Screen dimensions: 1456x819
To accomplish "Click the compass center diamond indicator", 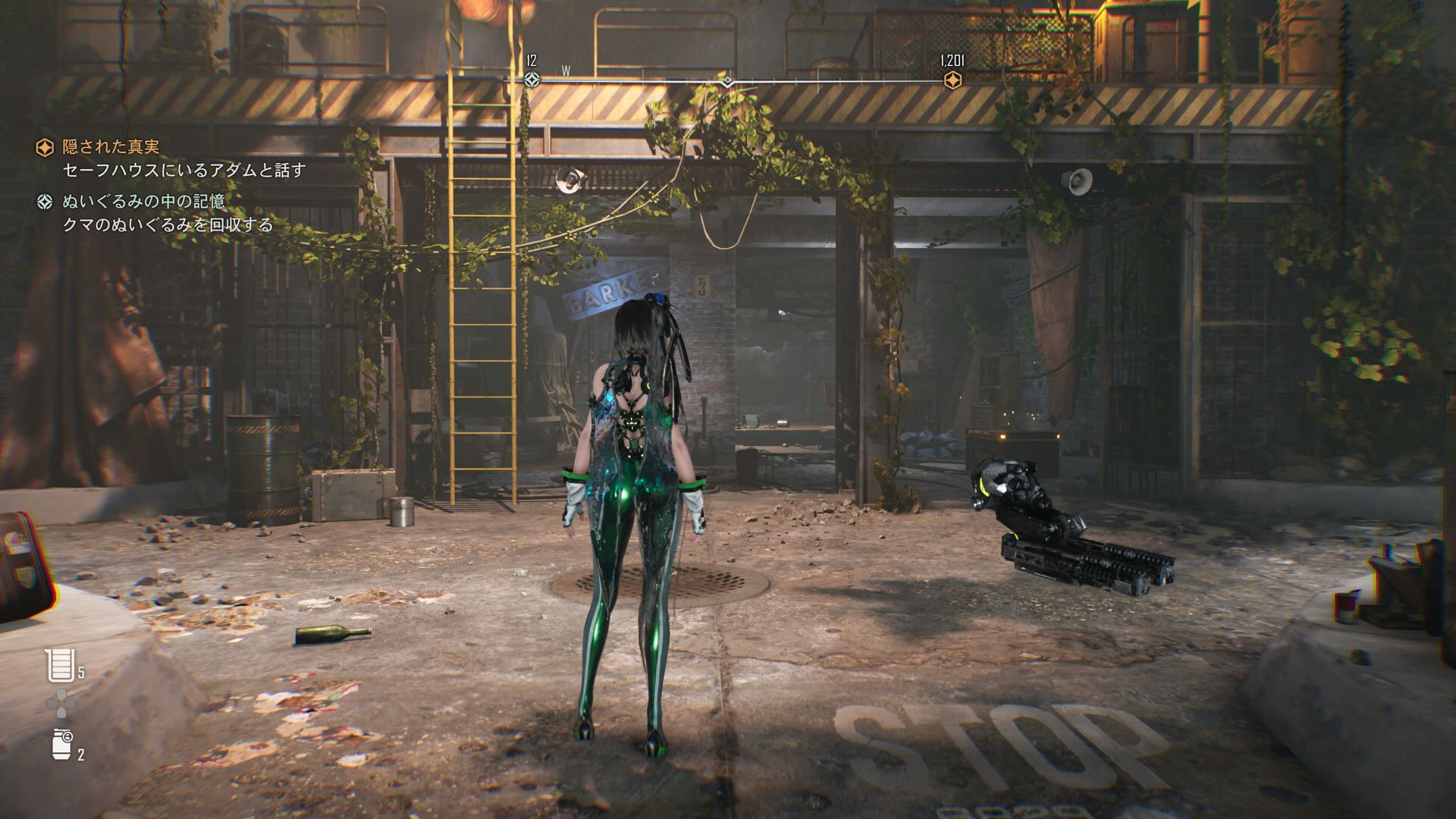I will point(727,81).
